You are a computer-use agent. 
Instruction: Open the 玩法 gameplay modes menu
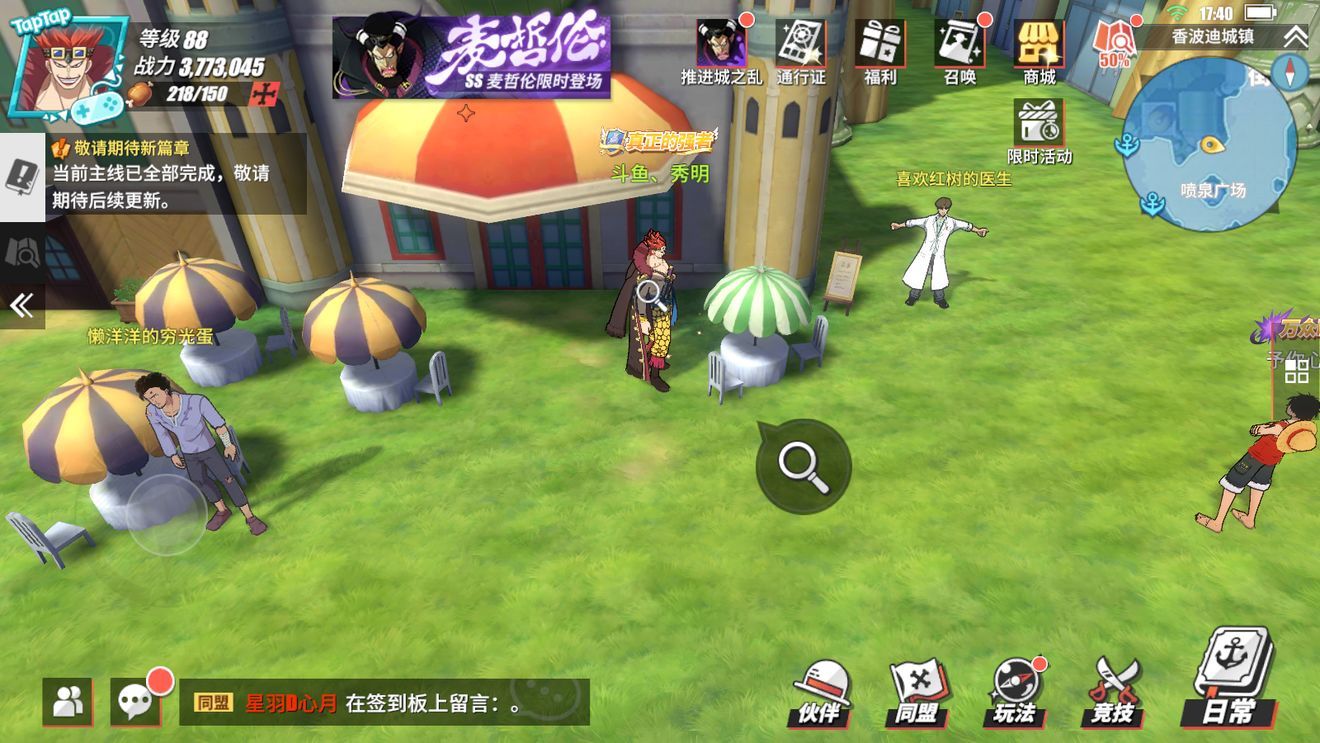click(1014, 692)
